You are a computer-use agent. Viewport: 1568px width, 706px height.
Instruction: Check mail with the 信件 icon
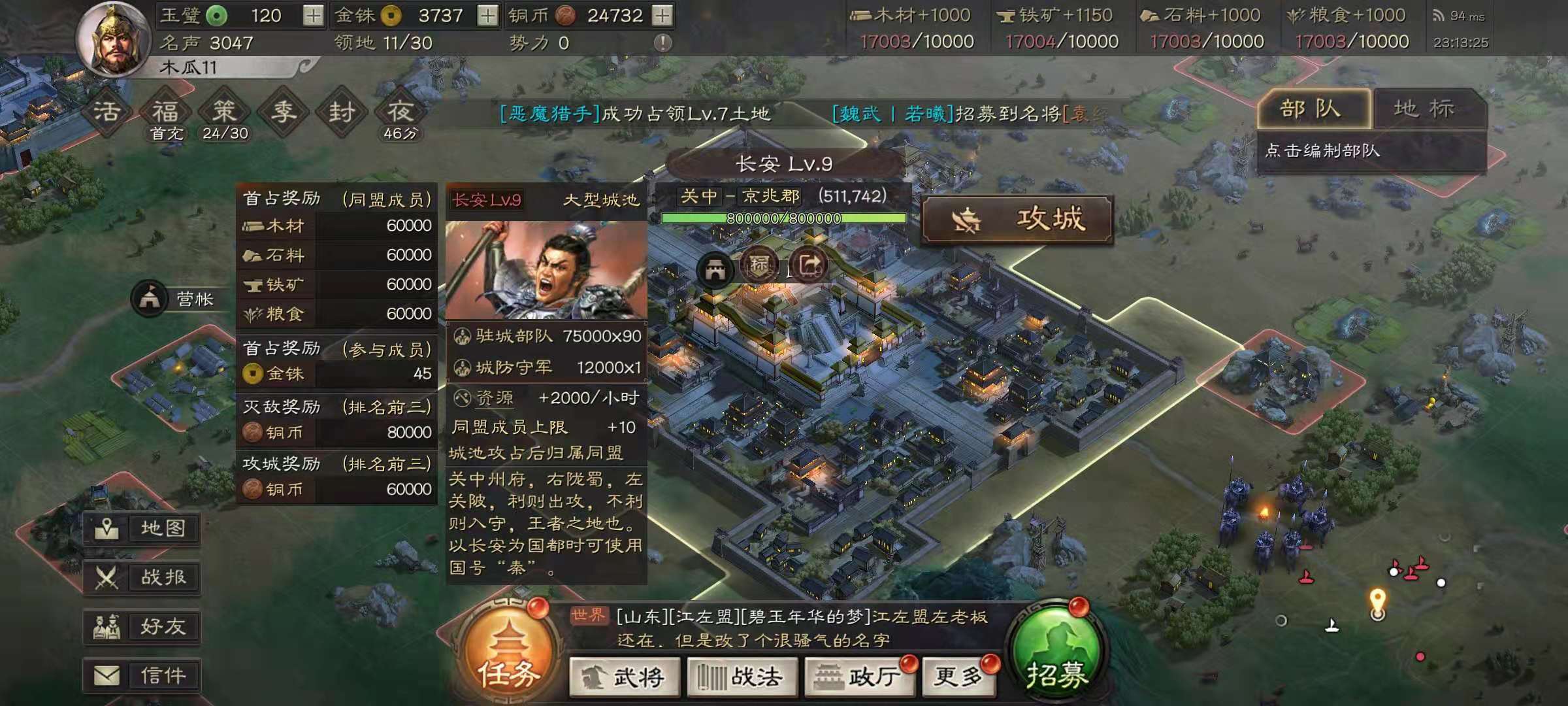142,675
